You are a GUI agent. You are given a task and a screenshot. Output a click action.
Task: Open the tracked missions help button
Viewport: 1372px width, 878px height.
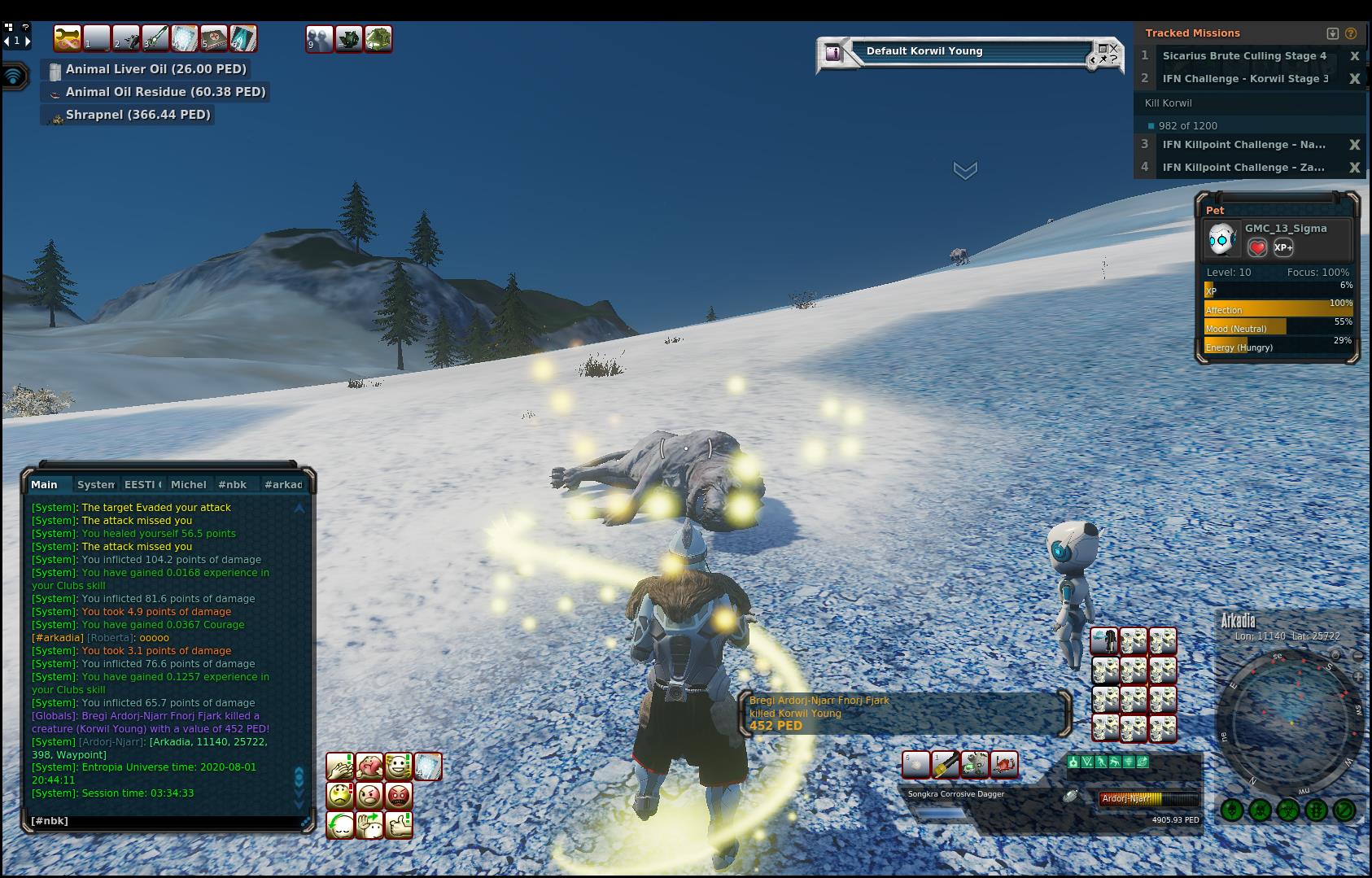[x=1351, y=33]
